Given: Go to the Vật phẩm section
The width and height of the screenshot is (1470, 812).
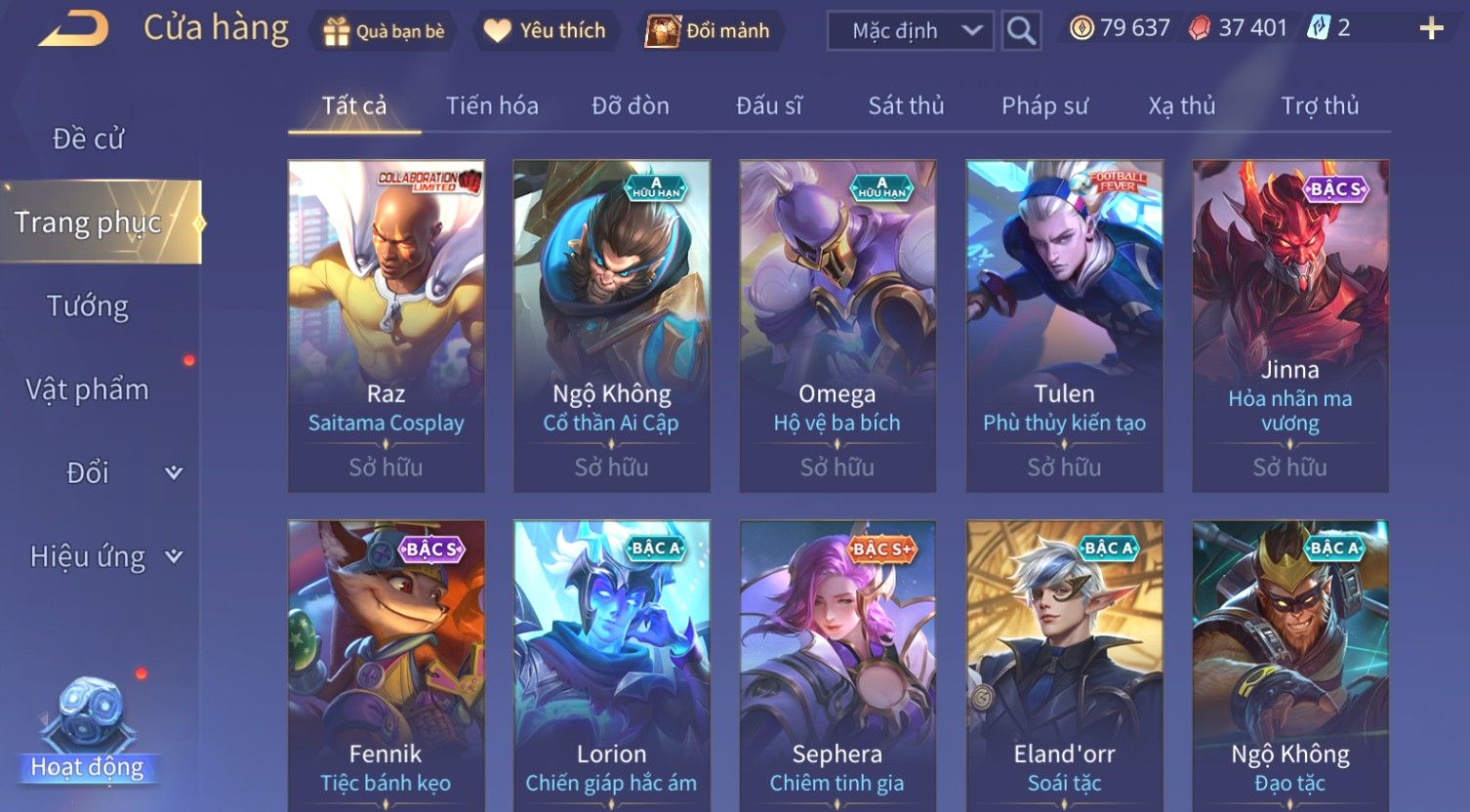Looking at the screenshot, I should pyautogui.click(x=88, y=389).
